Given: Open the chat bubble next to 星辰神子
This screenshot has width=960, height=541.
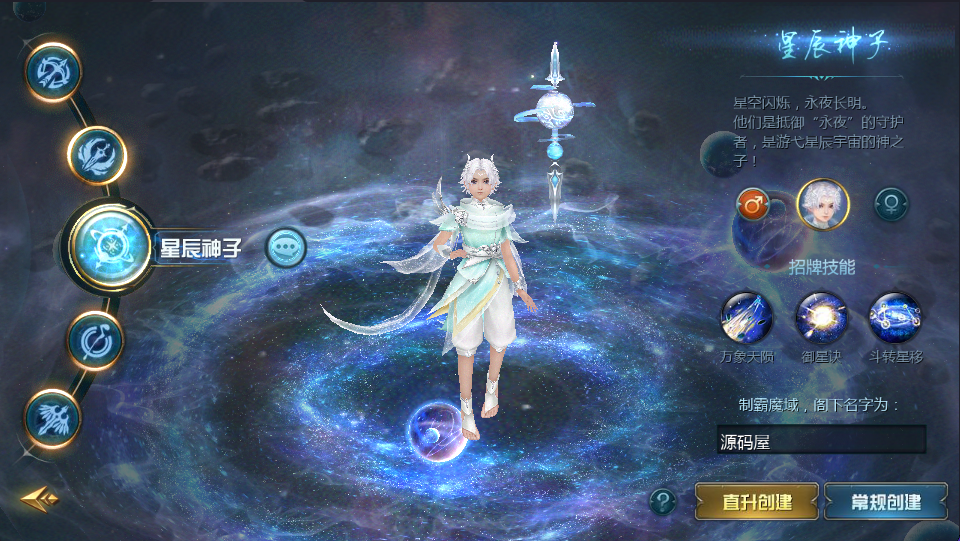Looking at the screenshot, I should pos(286,247).
